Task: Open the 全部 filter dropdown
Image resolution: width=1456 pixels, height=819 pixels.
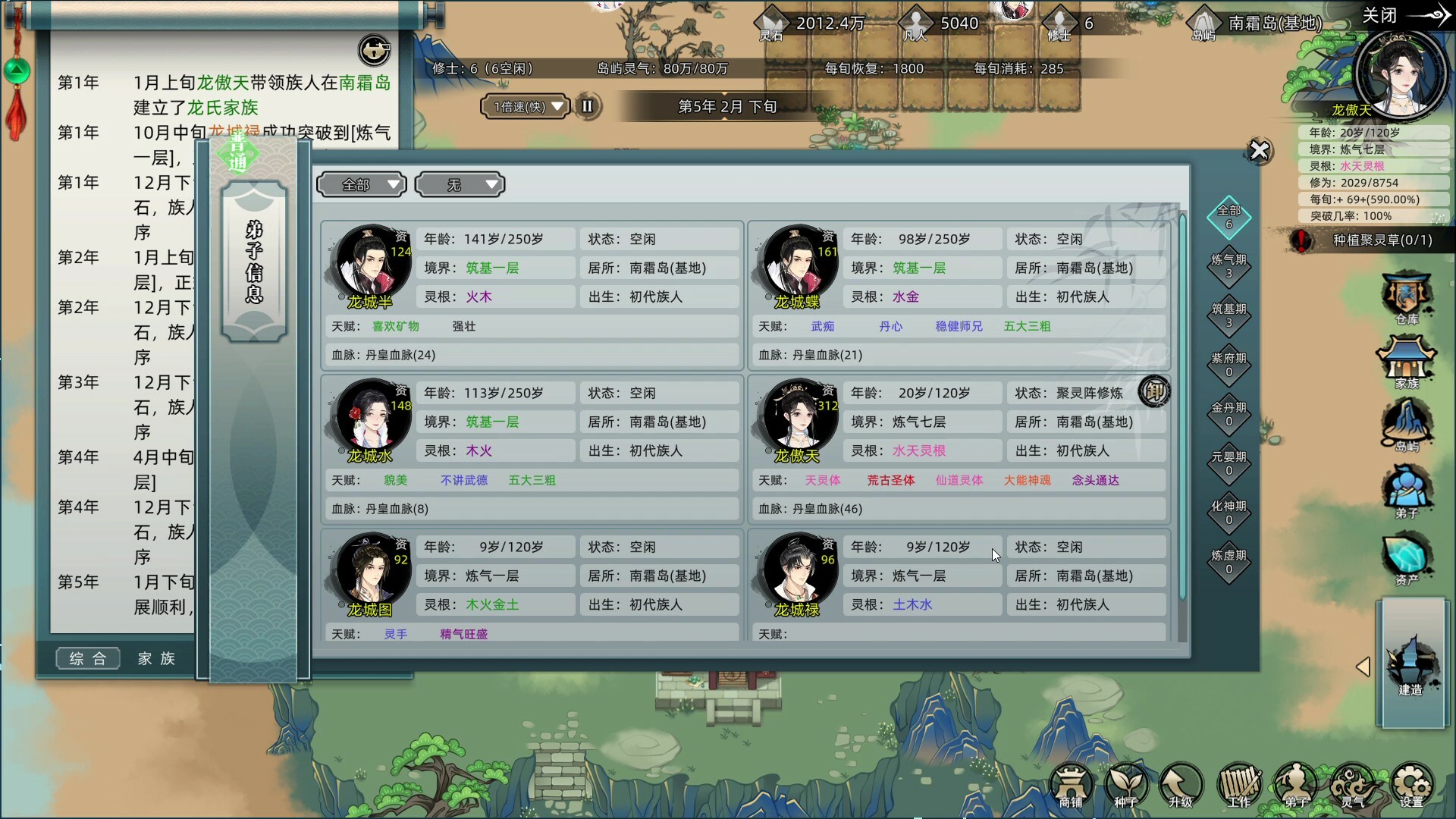Action: click(362, 184)
